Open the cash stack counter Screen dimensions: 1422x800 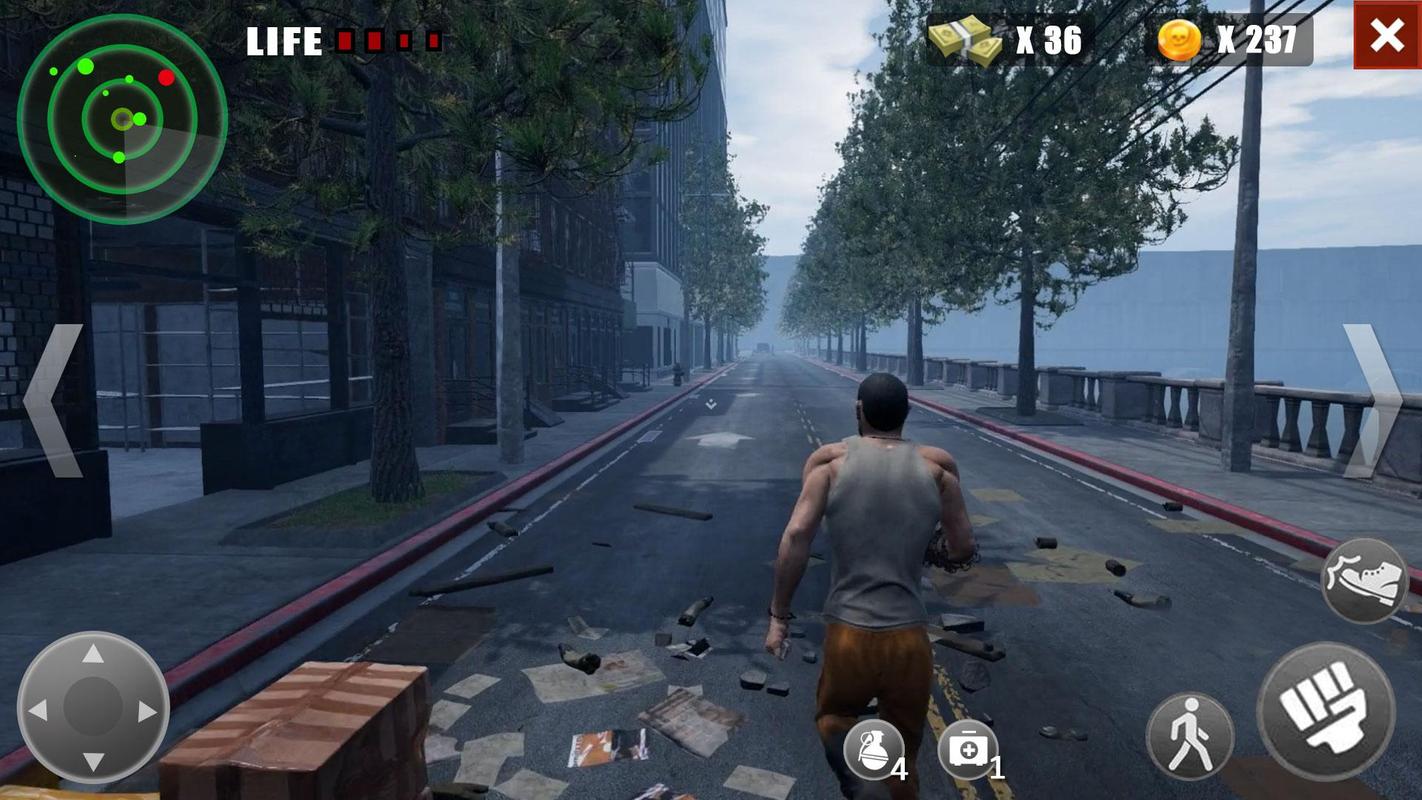[x=1008, y=40]
